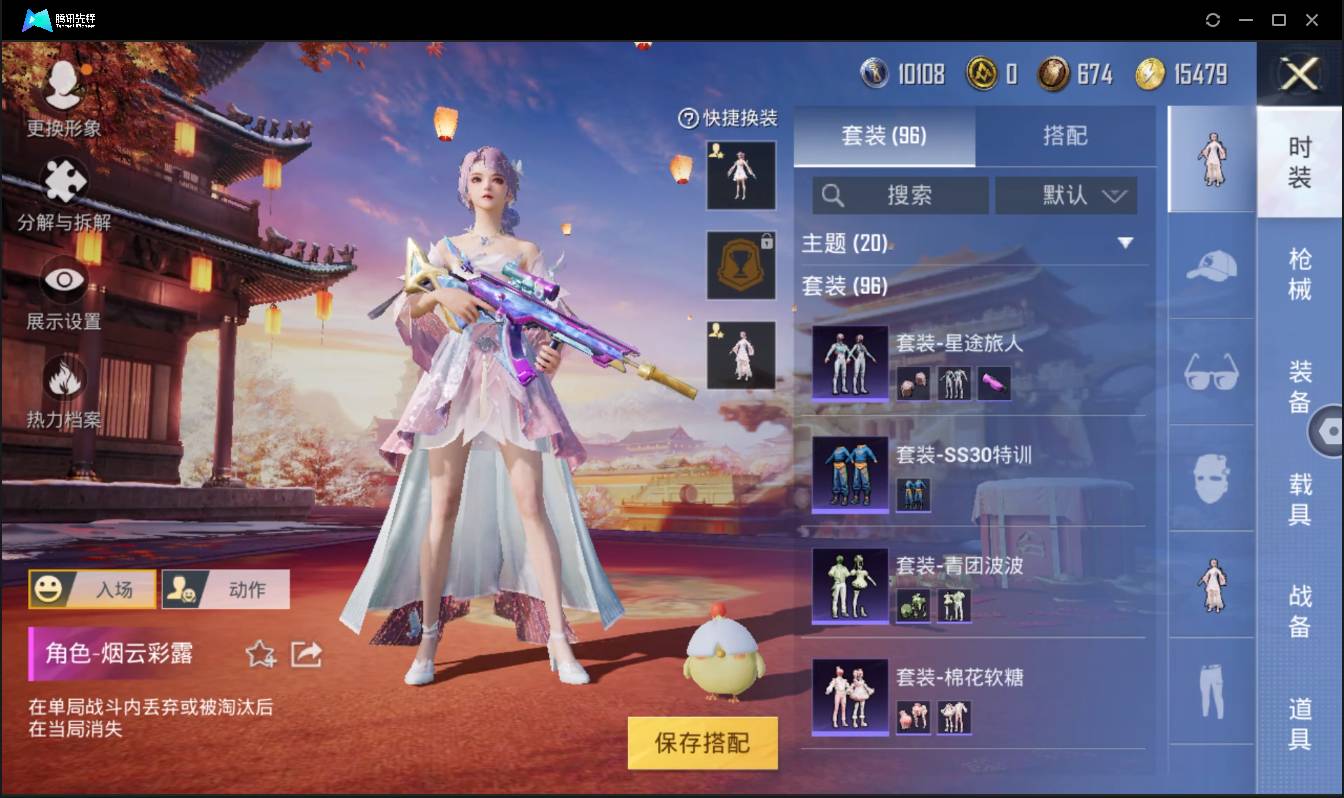Collapse the 主题 (20) section
Screen dimensions: 1344x798
[1126, 243]
